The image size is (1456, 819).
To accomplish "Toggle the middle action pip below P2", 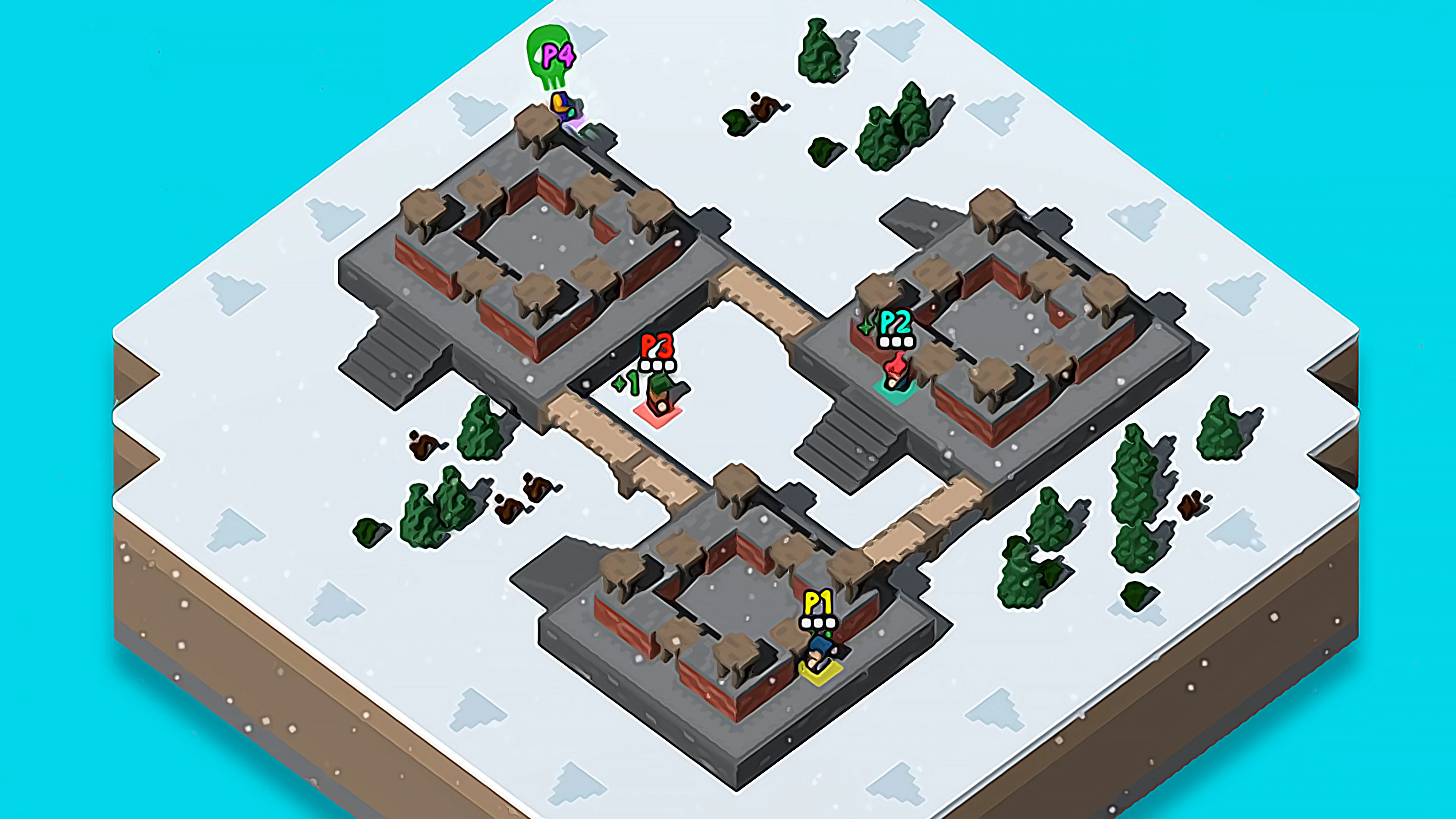I will (x=896, y=342).
